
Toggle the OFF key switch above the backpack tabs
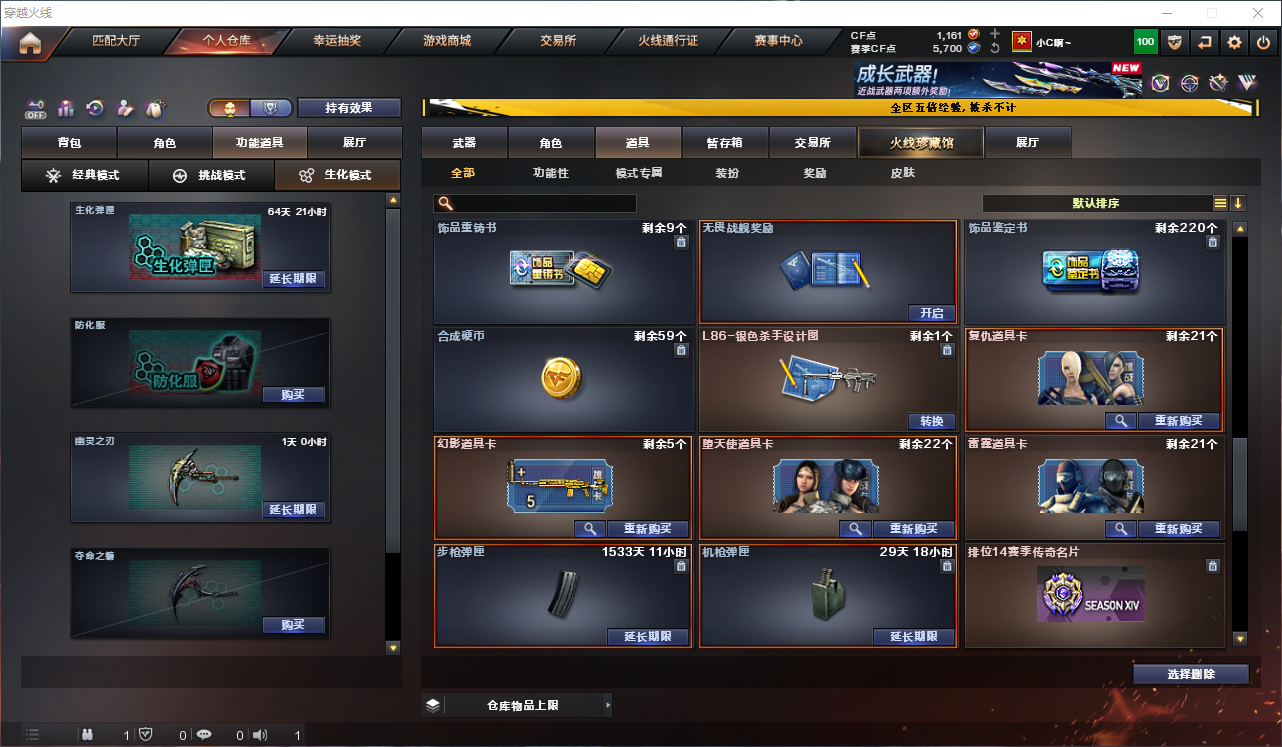(x=33, y=108)
